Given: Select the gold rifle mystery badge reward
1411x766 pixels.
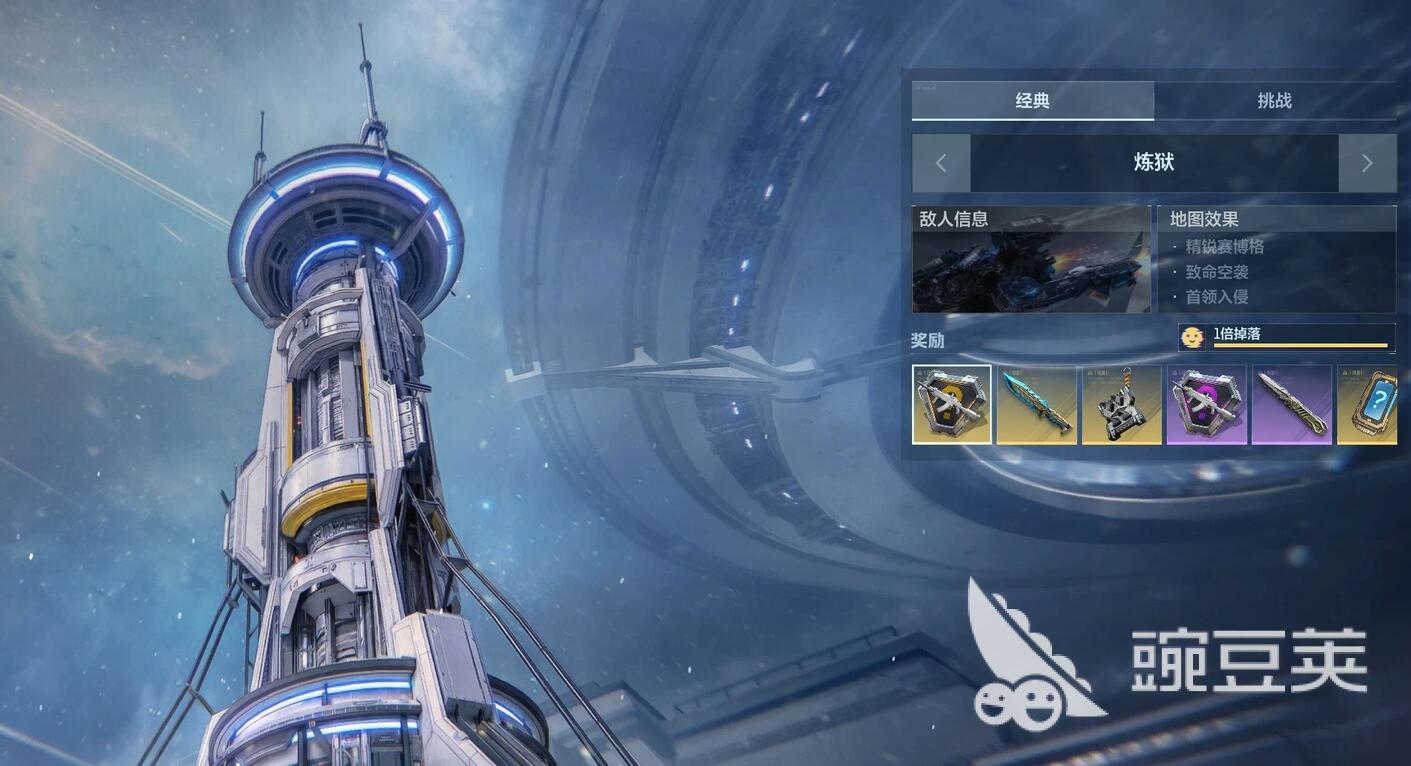Looking at the screenshot, I should point(952,404).
